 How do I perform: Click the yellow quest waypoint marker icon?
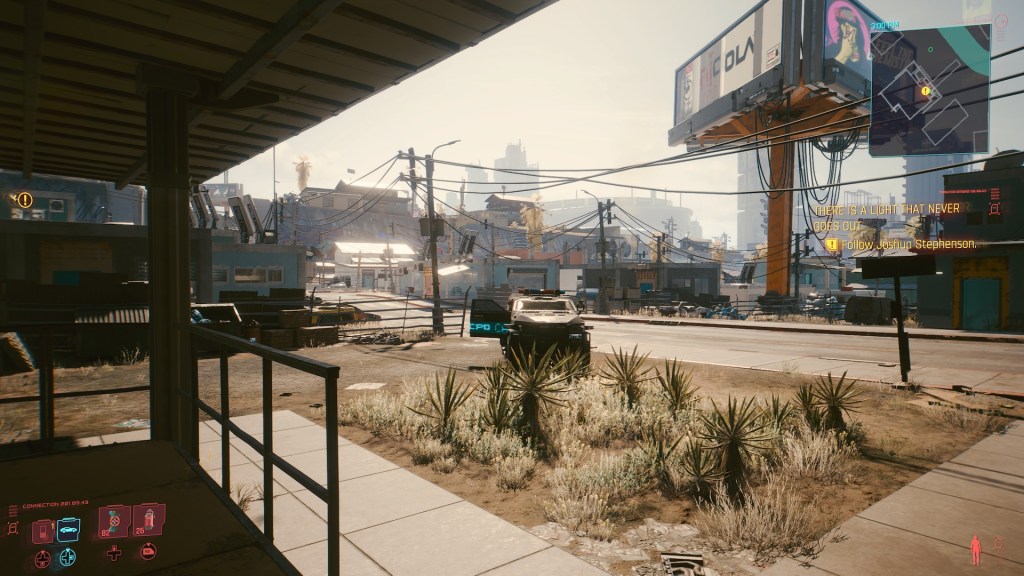point(25,200)
